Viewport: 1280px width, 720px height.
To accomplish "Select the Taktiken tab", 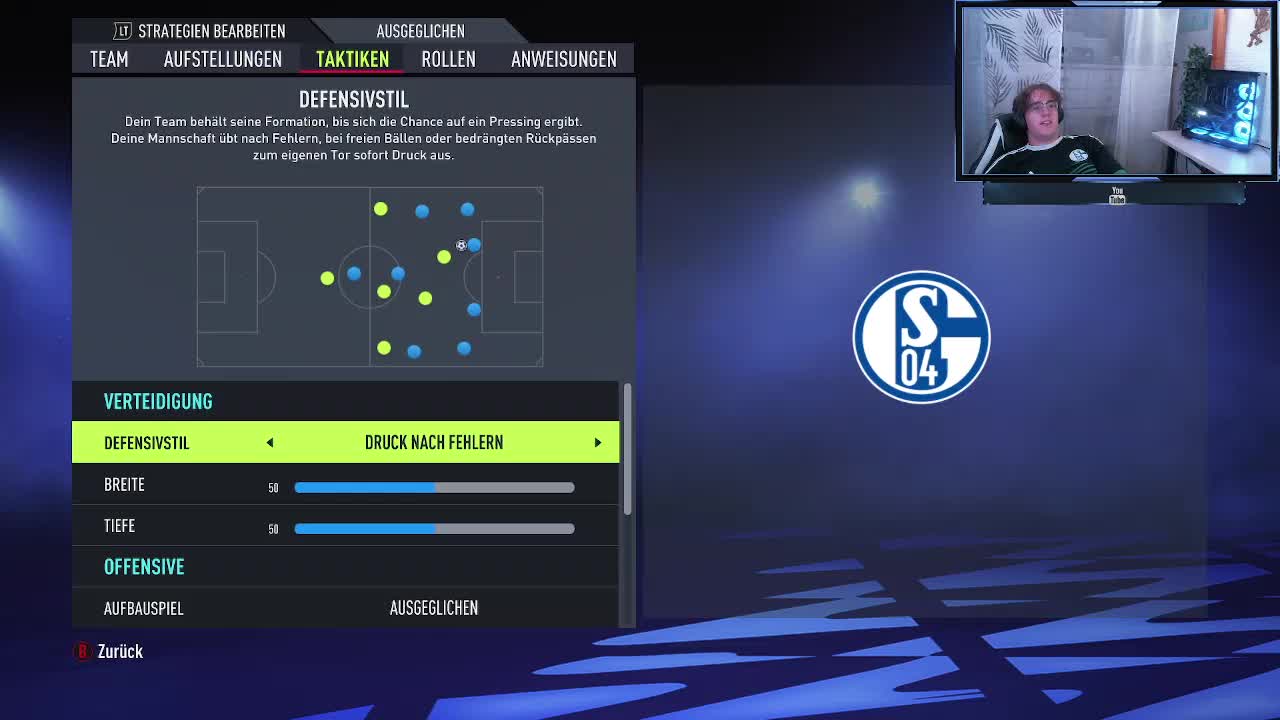I will click(x=352, y=59).
